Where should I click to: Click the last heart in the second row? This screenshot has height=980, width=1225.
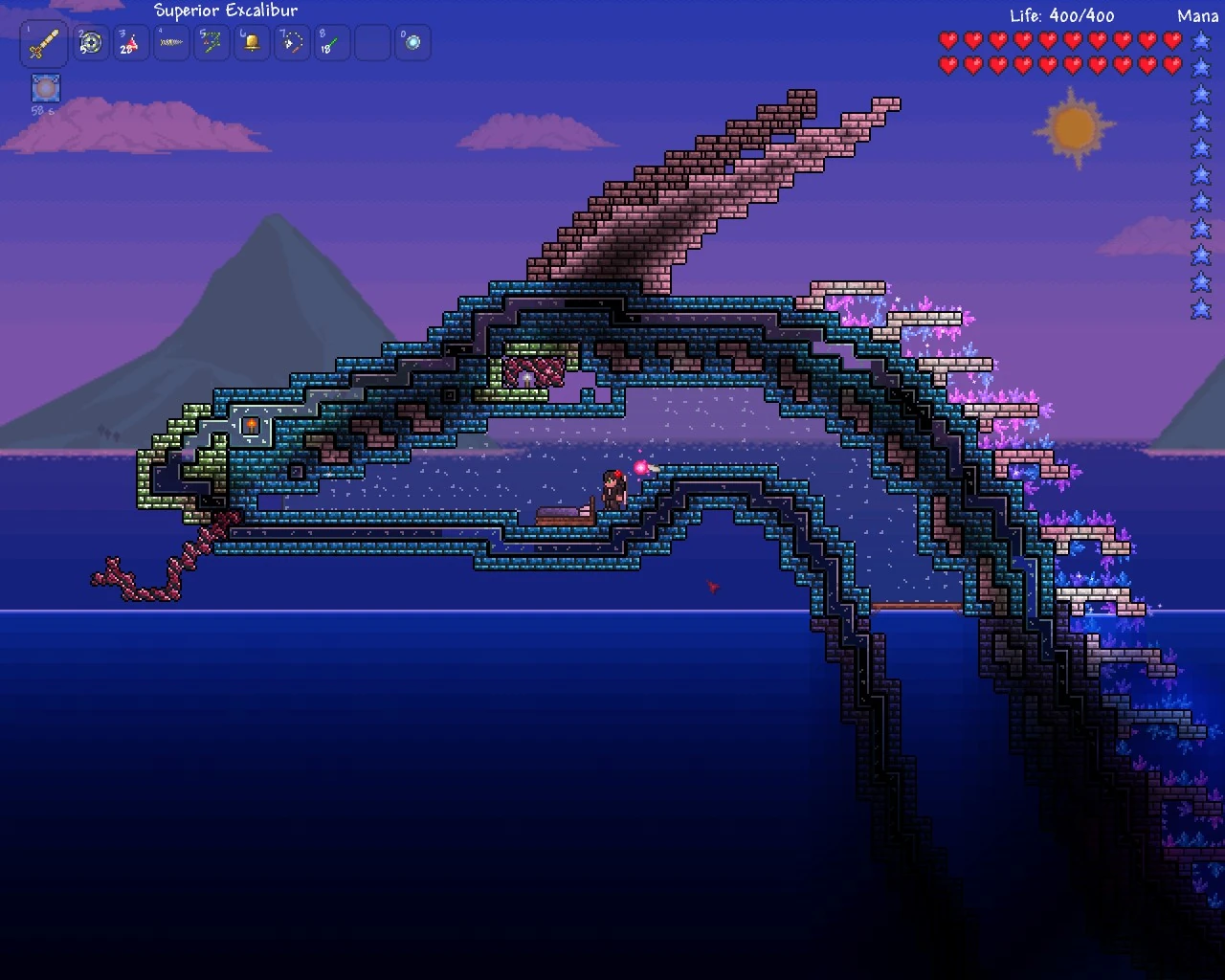click(x=1169, y=65)
